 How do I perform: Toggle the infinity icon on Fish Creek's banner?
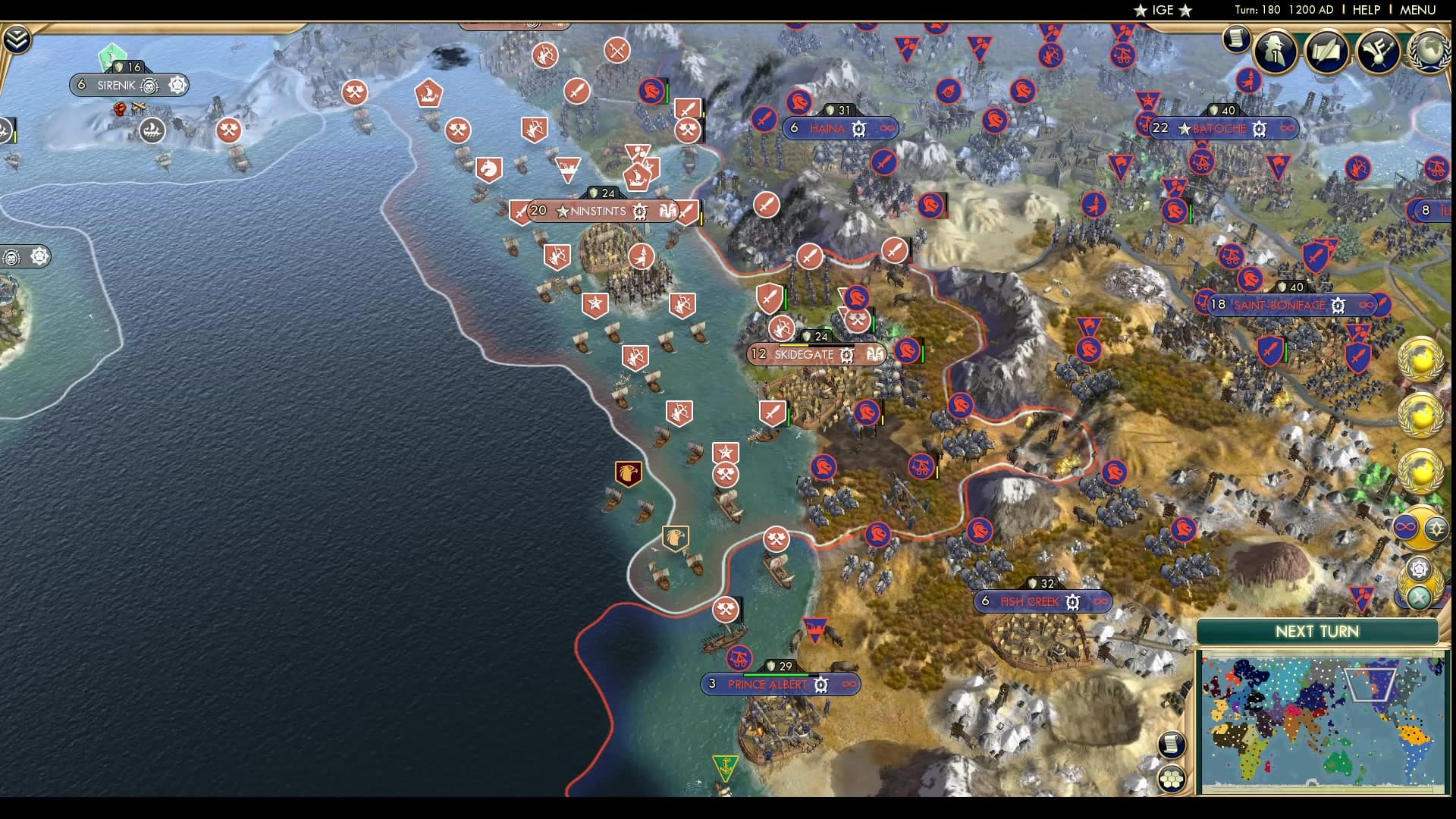click(x=1100, y=601)
